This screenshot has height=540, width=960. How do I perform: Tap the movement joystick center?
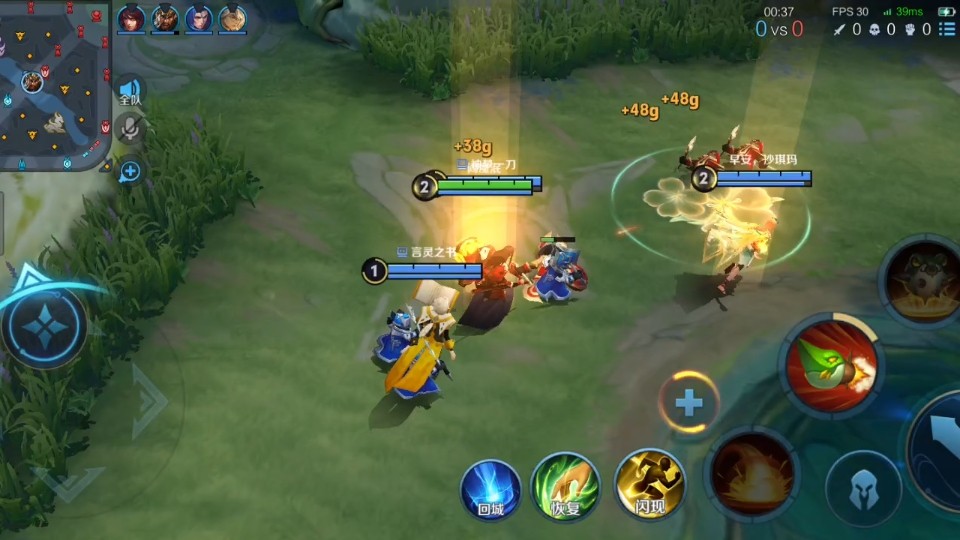(46, 326)
